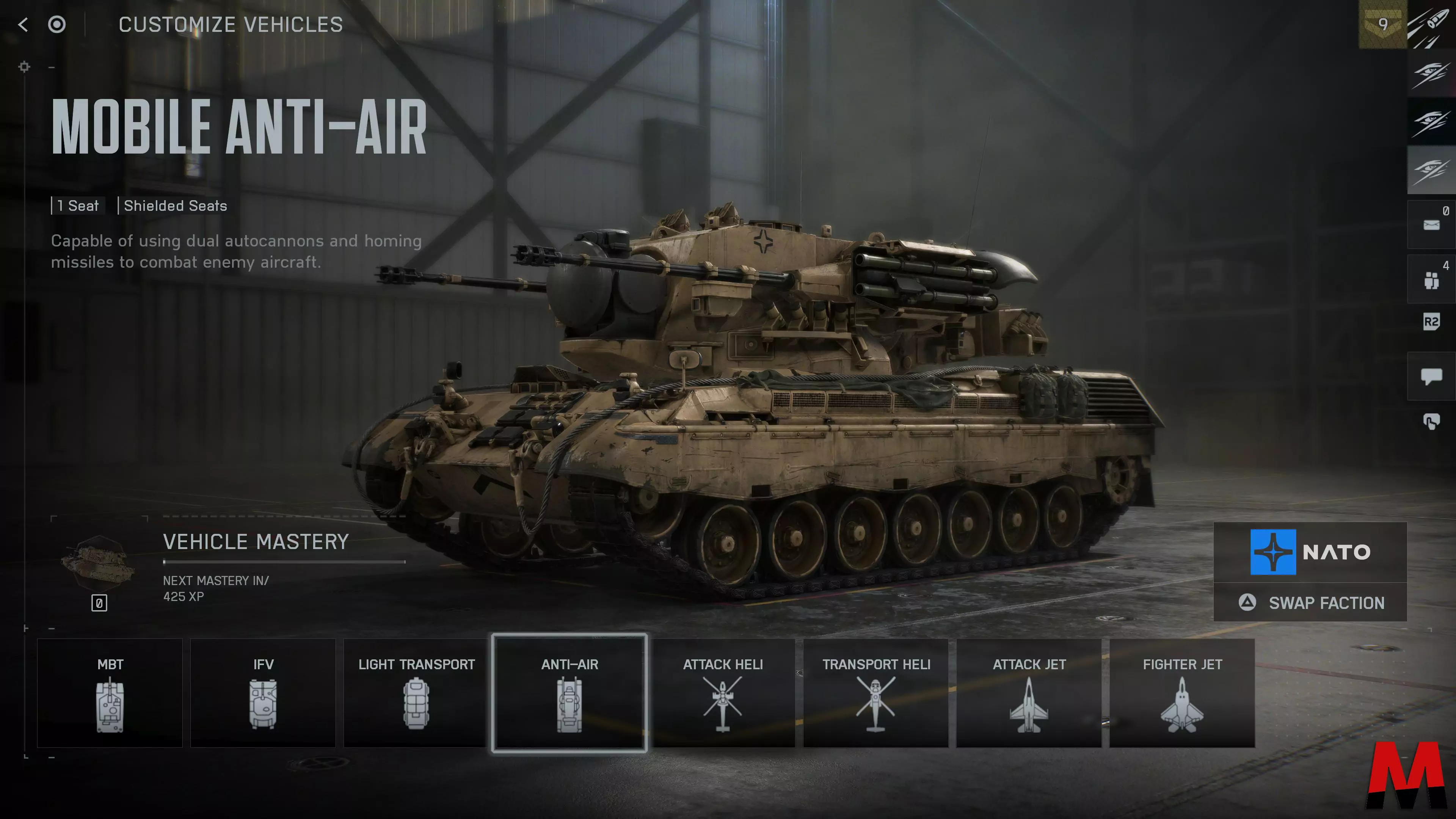Select the Fighter Jet category
1456x819 pixels.
click(x=1183, y=693)
